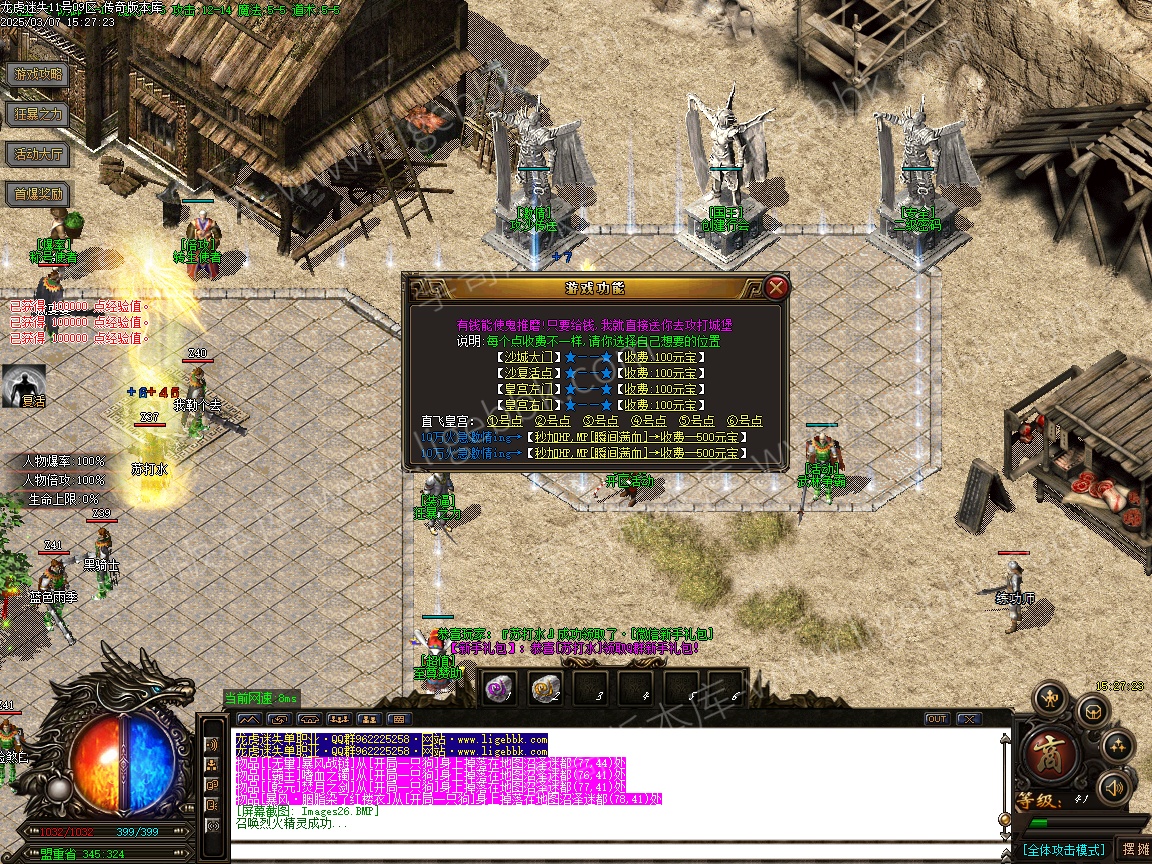This screenshot has height=864, width=1152.
Task: Use the purple swirl scroll in hotbar slot 1
Action: 499,687
